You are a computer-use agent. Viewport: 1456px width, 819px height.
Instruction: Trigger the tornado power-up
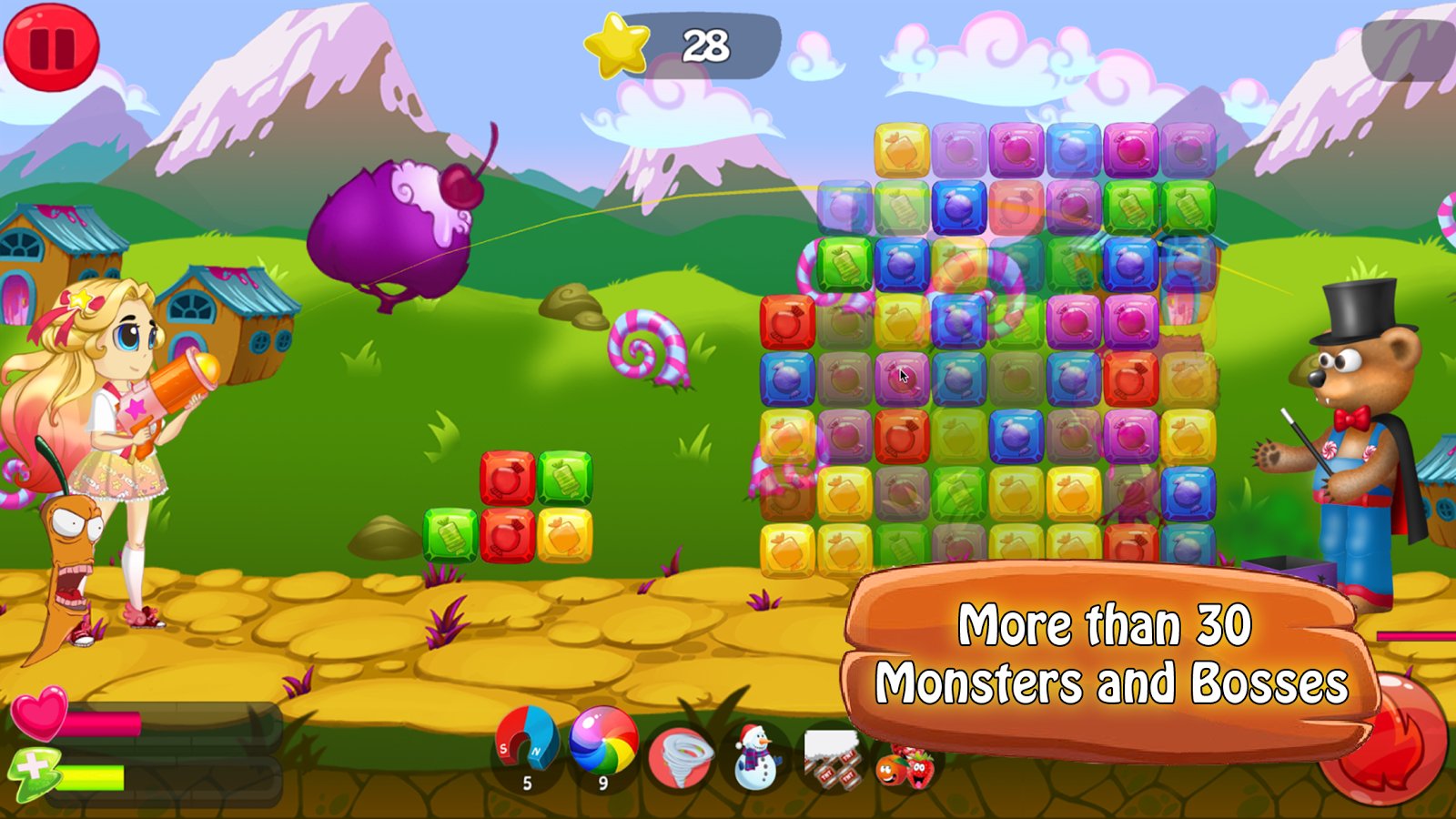click(x=680, y=756)
